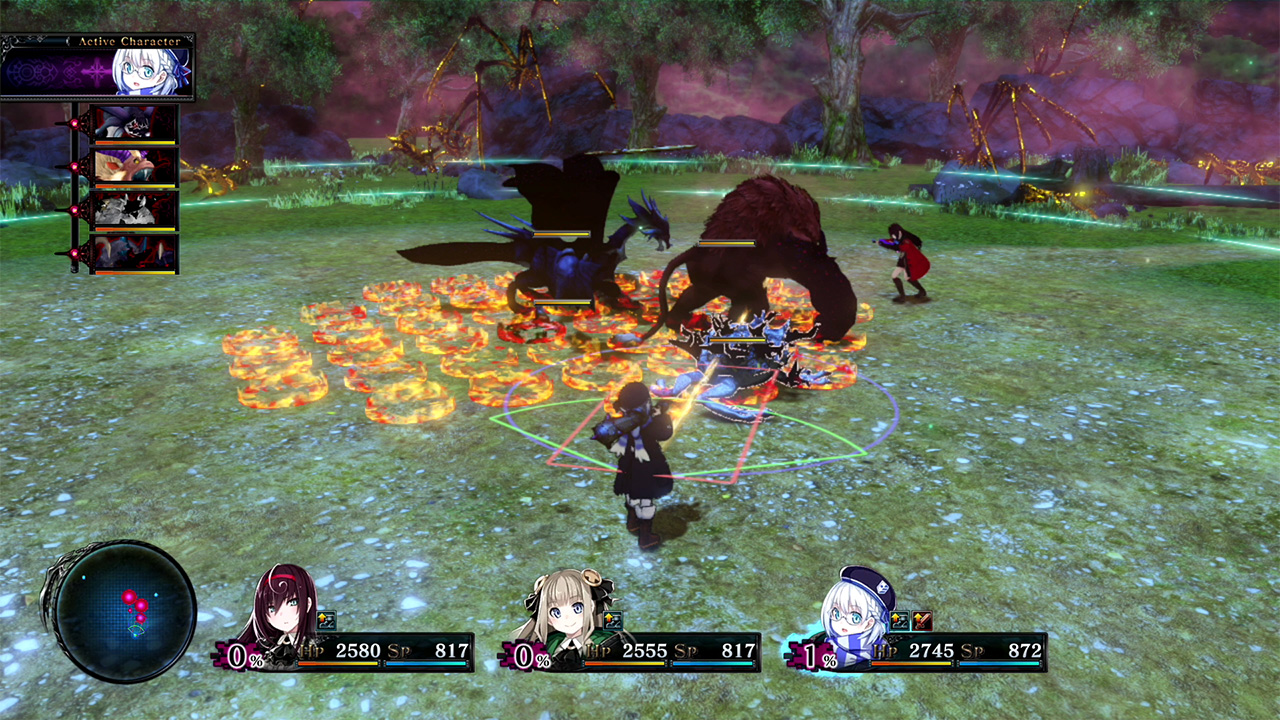Select the attack-up buff icon on blonde character's panel
Viewport: 1280px width, 720px height.
click(612, 619)
